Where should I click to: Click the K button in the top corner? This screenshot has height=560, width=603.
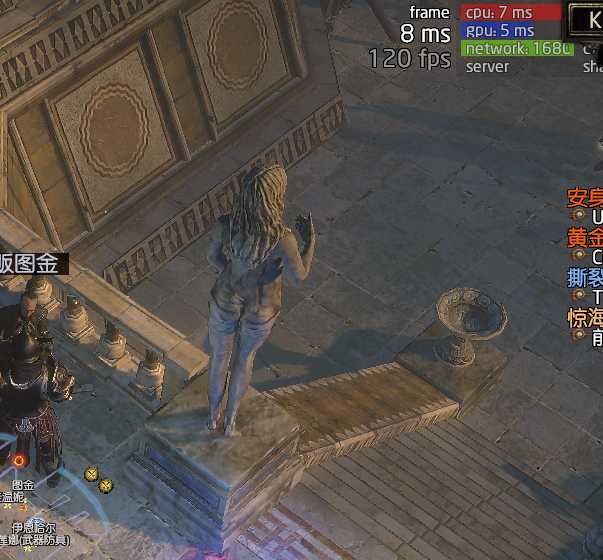point(586,16)
